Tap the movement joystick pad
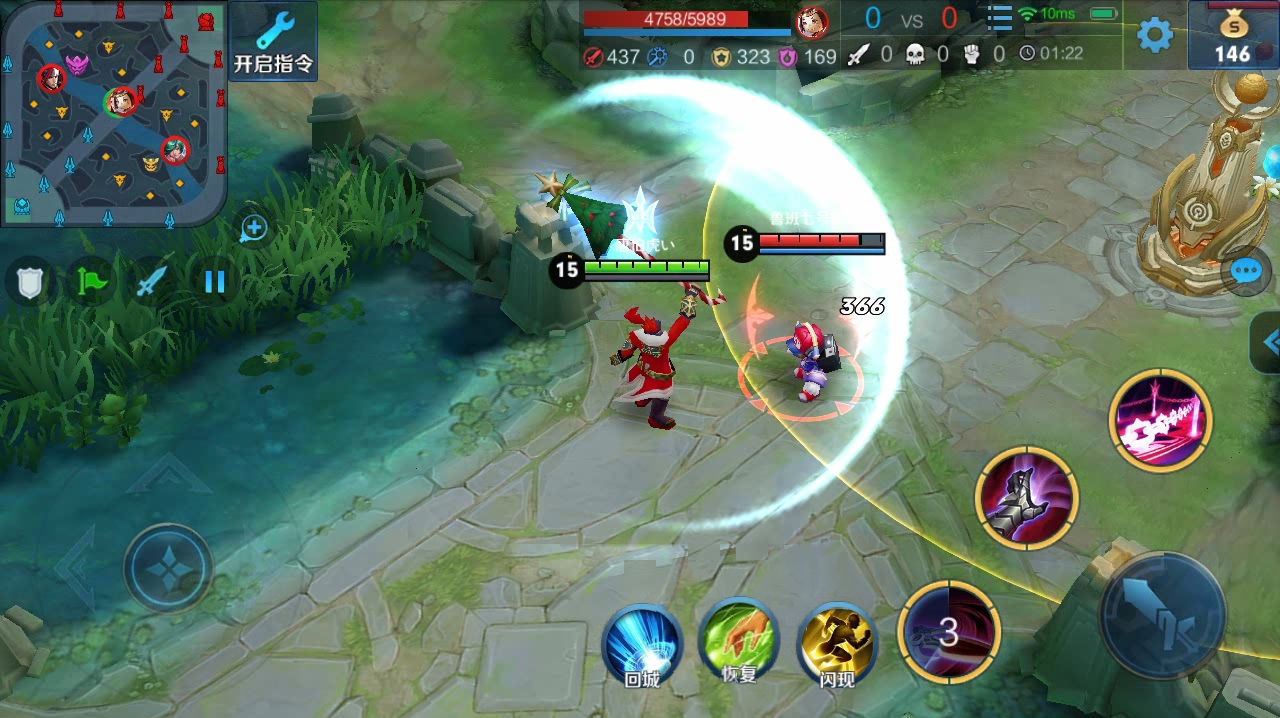Viewport: 1280px width, 718px height. pyautogui.click(x=168, y=568)
